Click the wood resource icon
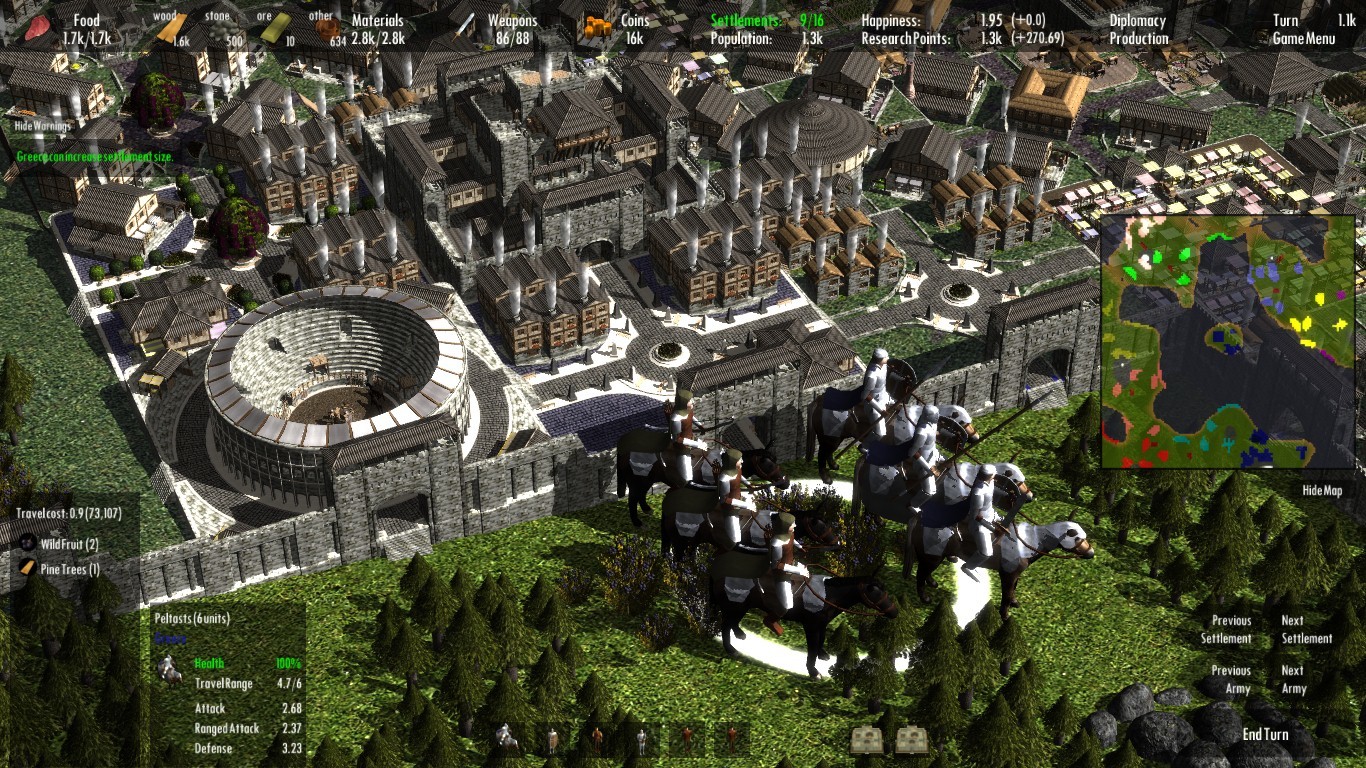 click(x=172, y=28)
